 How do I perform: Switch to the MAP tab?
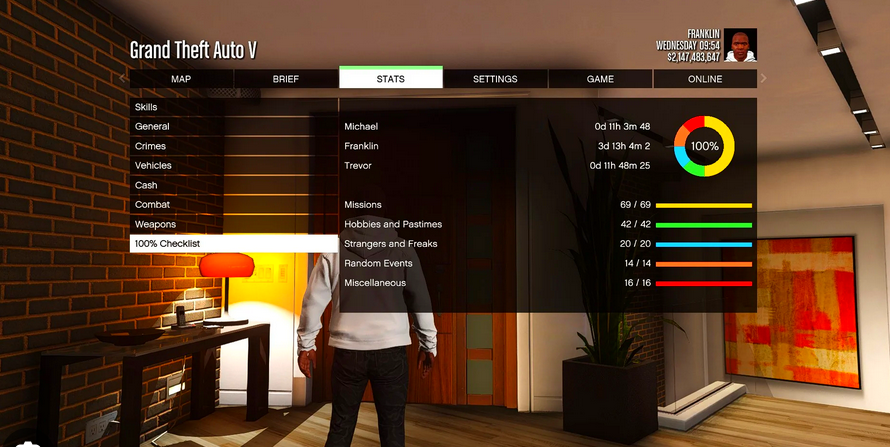(x=181, y=79)
